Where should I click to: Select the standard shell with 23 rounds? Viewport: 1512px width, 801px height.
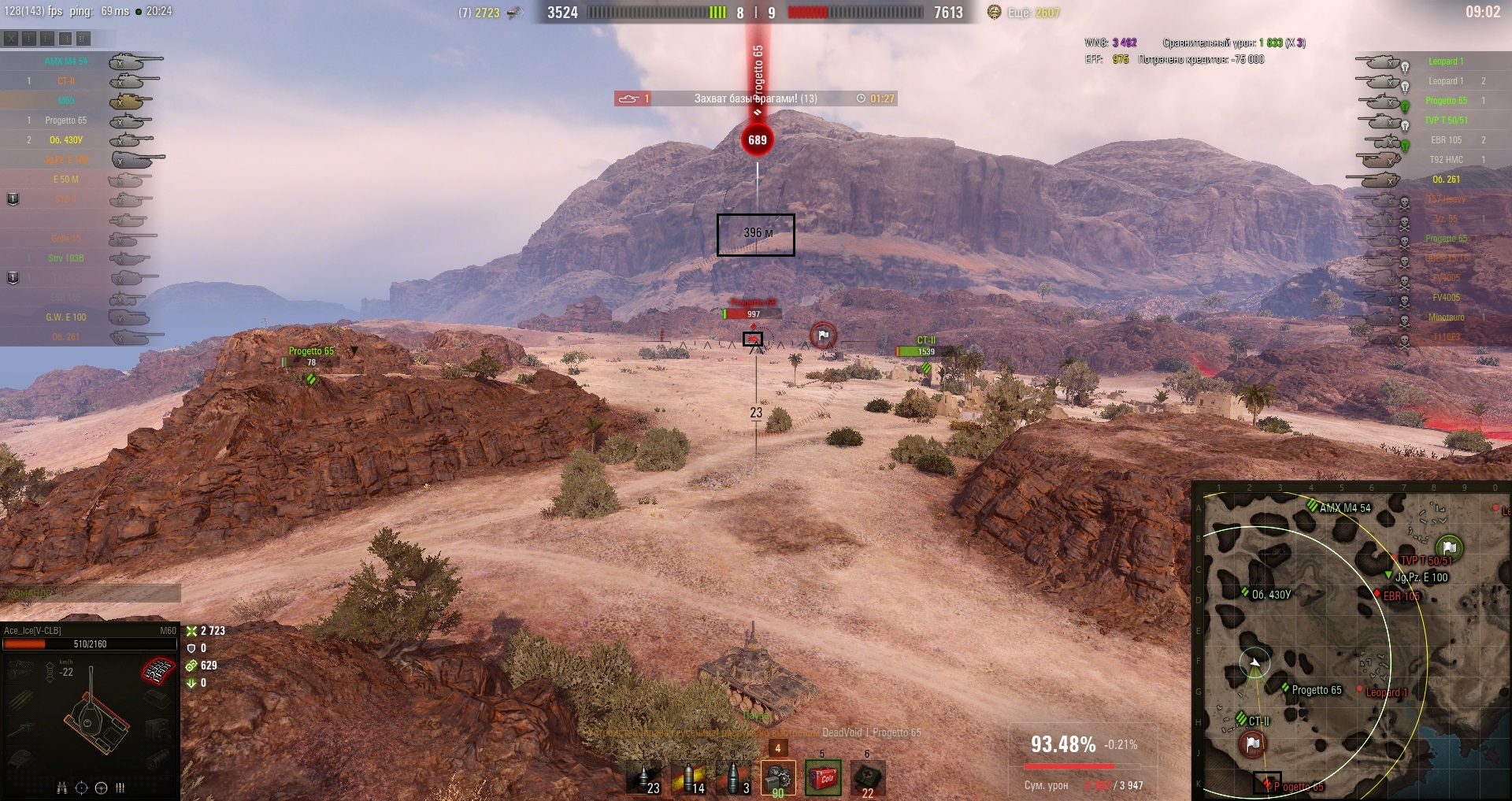645,778
